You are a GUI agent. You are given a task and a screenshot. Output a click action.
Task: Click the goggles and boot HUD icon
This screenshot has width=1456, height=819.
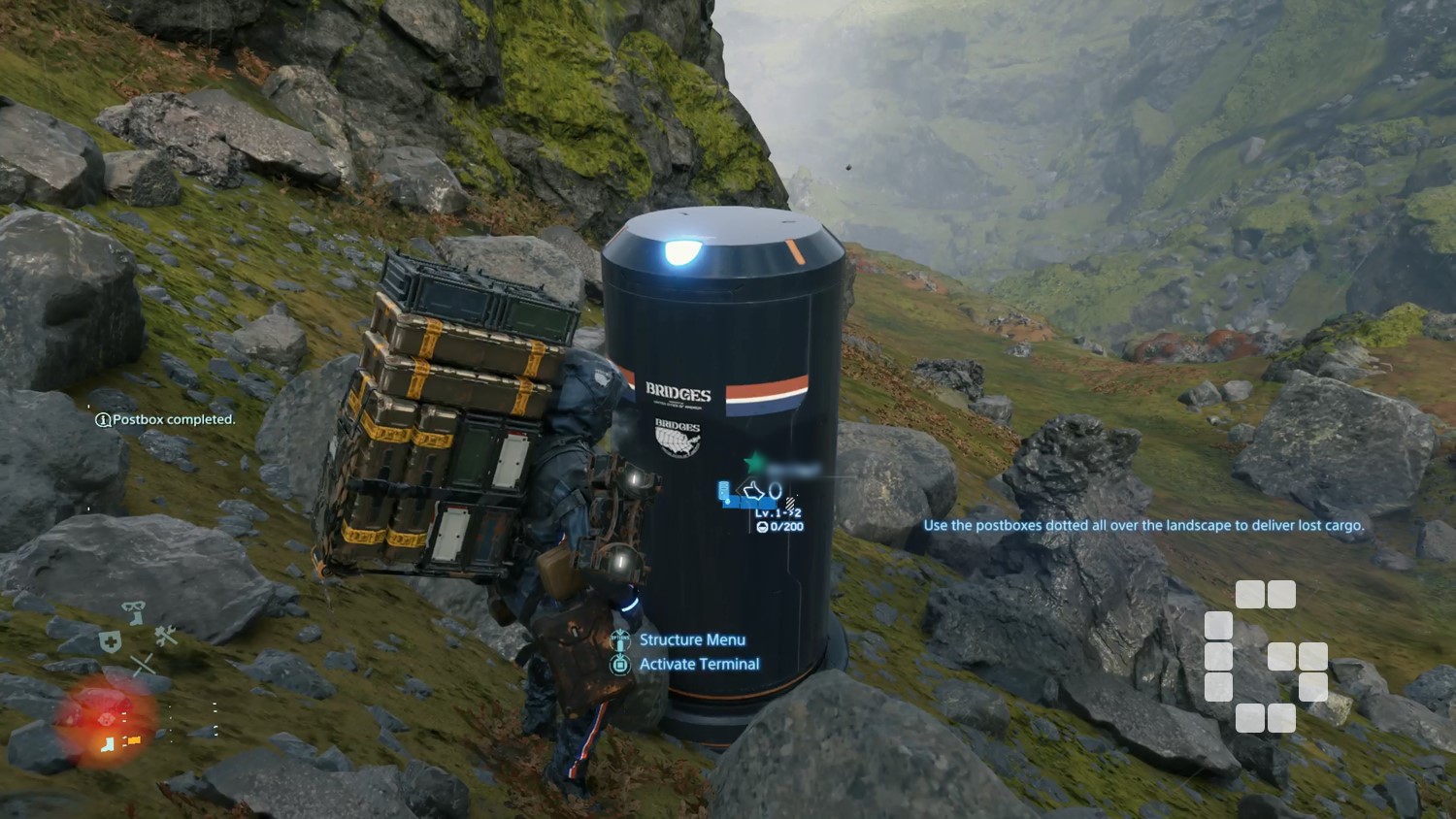click(134, 611)
